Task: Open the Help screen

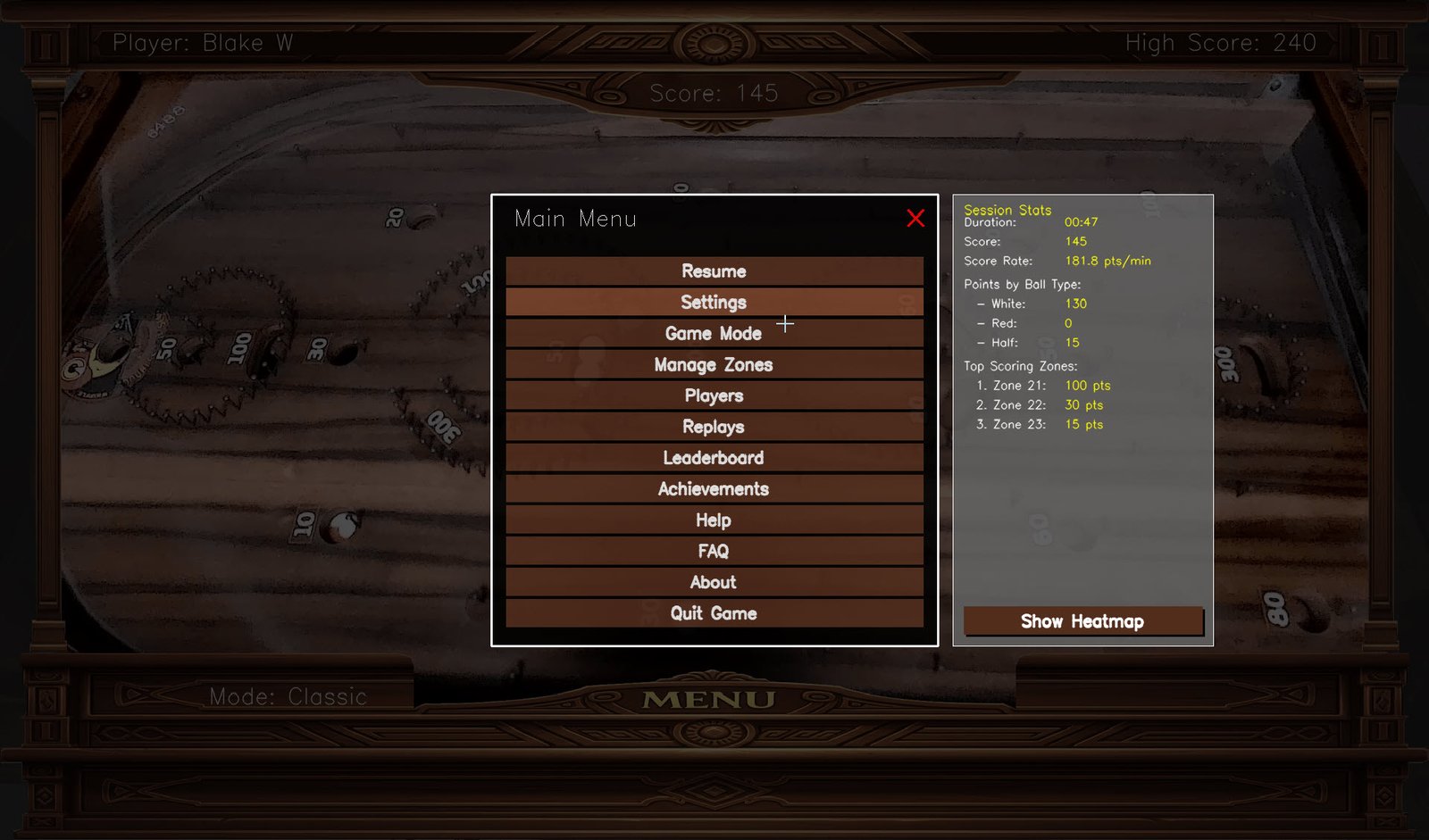Action: click(714, 520)
